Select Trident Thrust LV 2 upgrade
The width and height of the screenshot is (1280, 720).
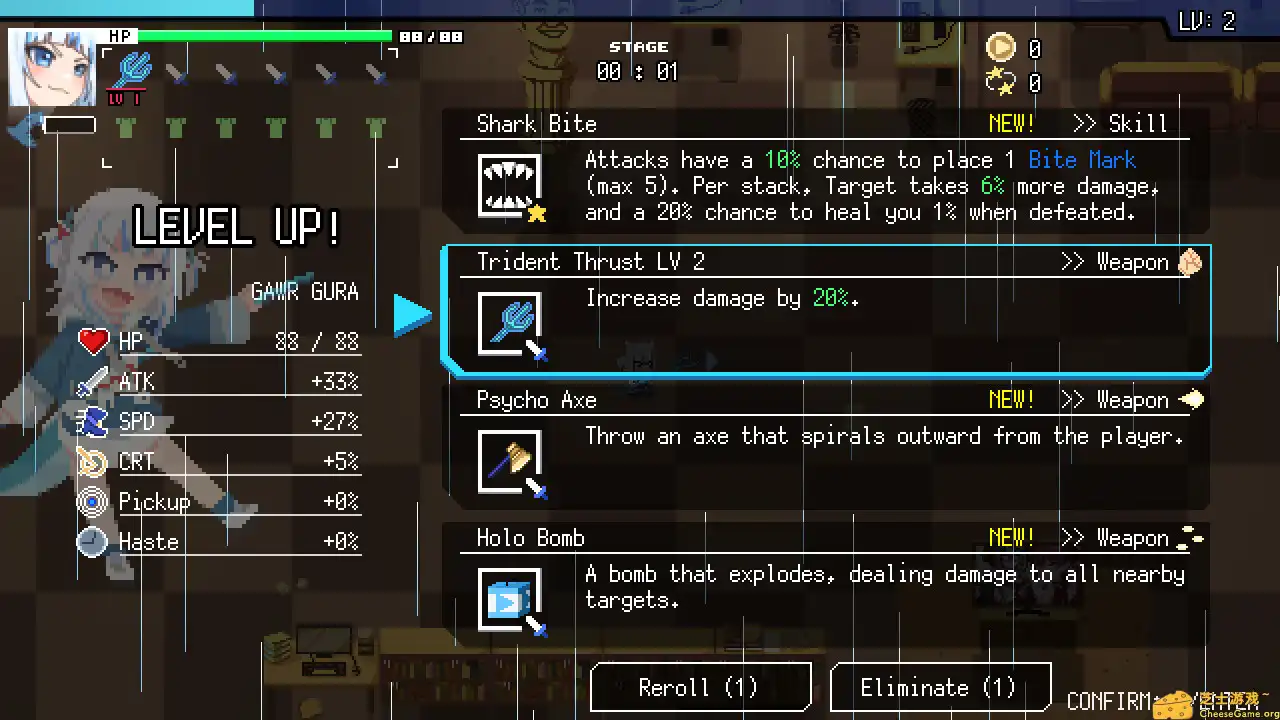826,310
